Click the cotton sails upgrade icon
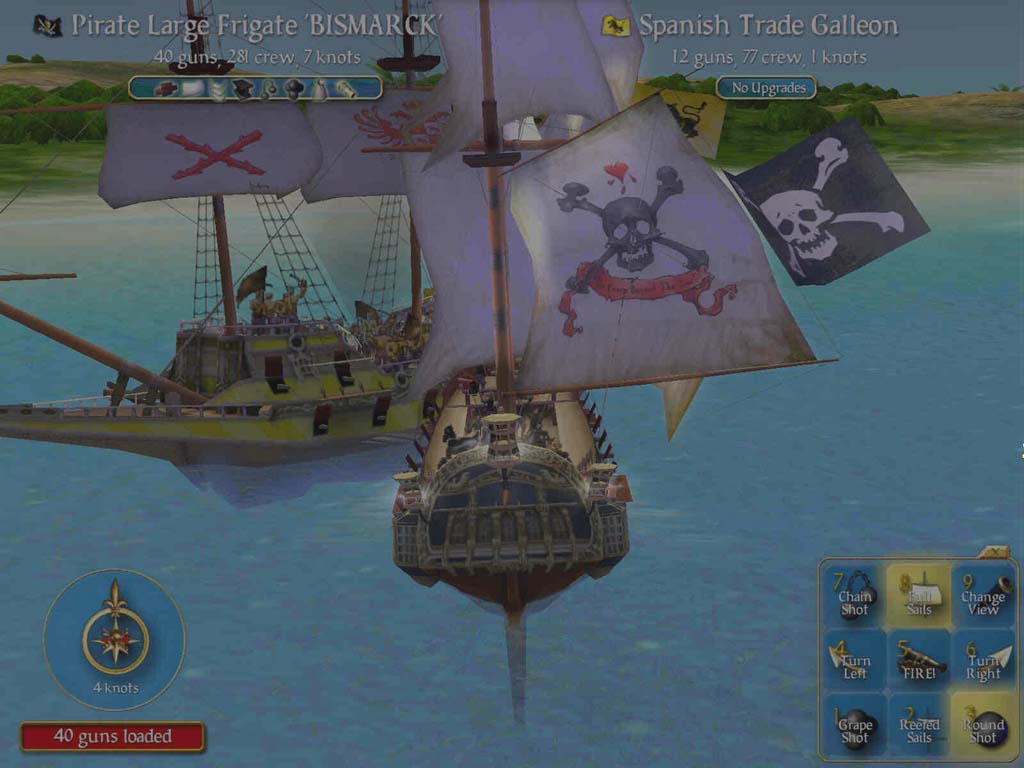This screenshot has width=1024, height=768. [193, 89]
